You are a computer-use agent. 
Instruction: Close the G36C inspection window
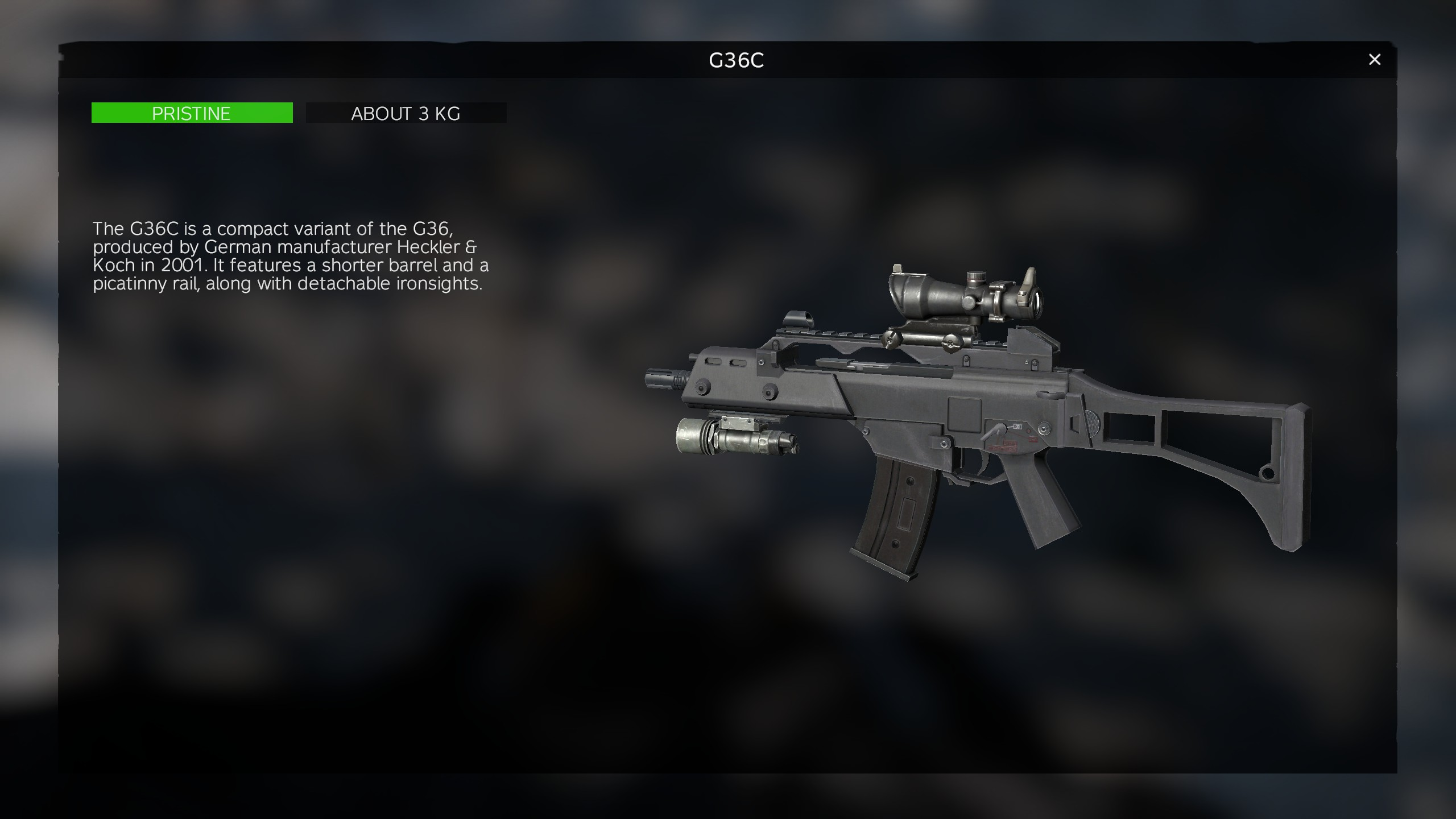click(1374, 60)
